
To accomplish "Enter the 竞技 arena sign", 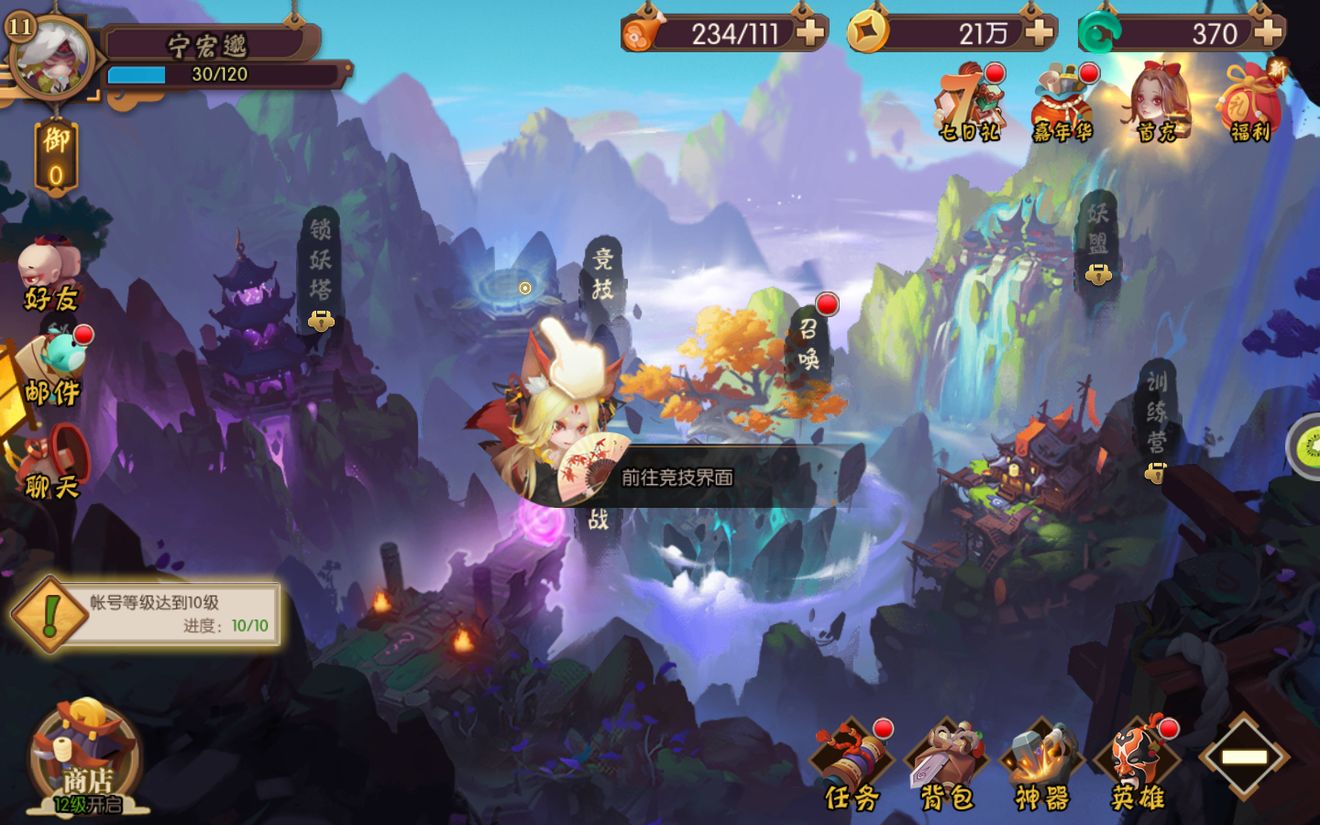I will pyautogui.click(x=602, y=275).
